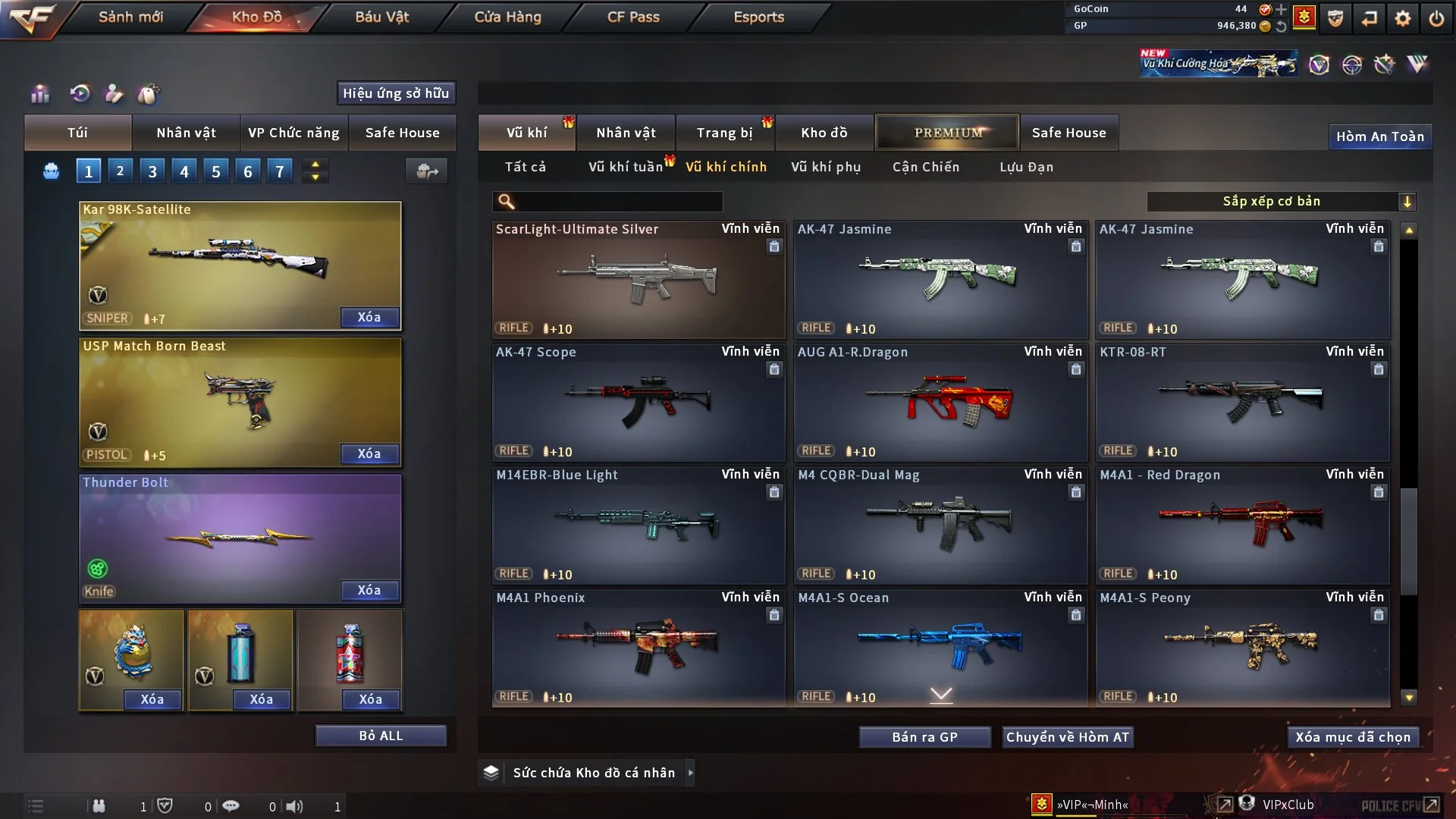
Task: Show the Cận Chiến melee category
Action: click(926, 167)
